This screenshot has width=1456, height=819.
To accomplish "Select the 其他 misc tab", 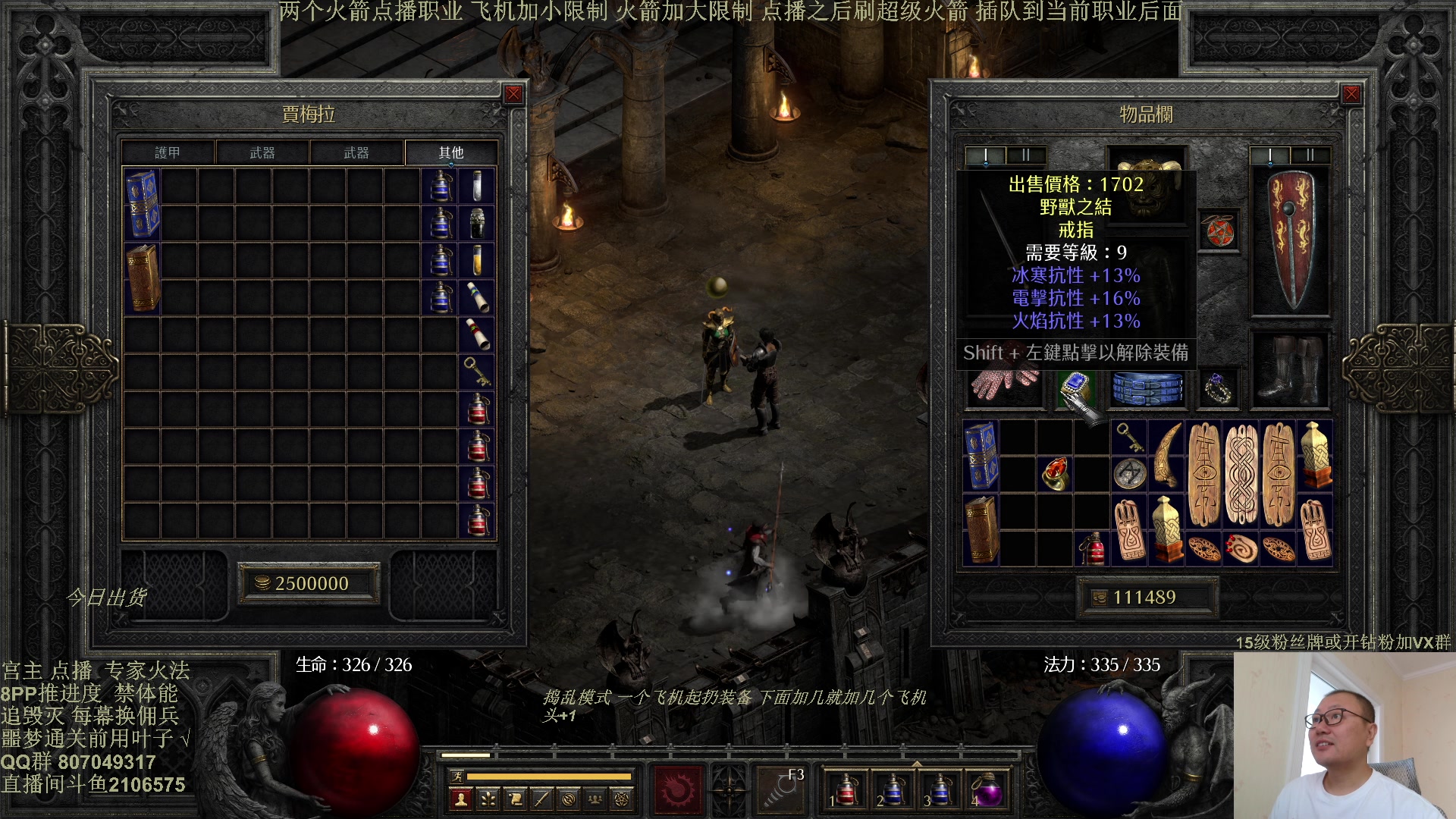I will point(450,152).
